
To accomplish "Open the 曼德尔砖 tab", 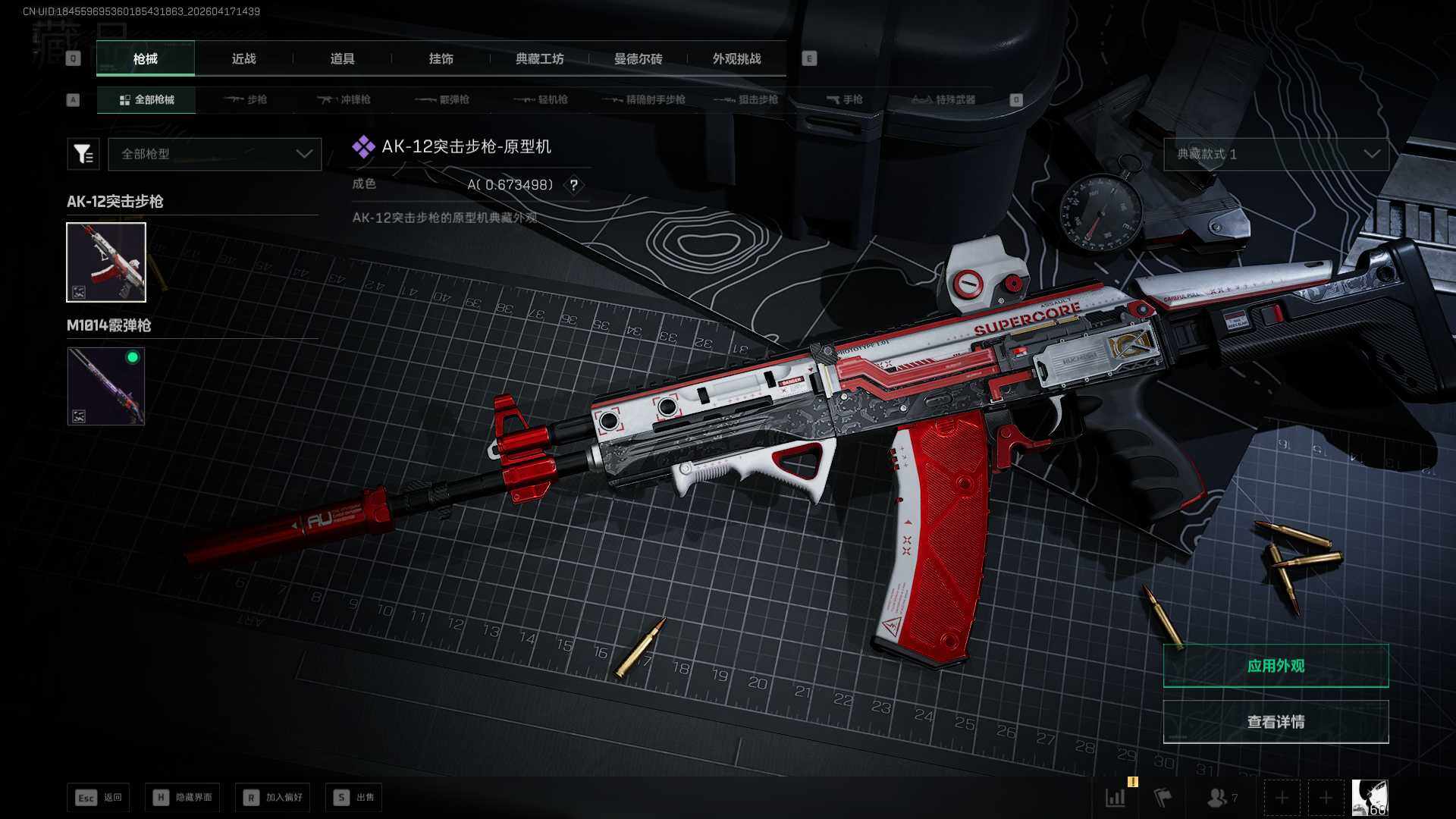I will (x=638, y=58).
